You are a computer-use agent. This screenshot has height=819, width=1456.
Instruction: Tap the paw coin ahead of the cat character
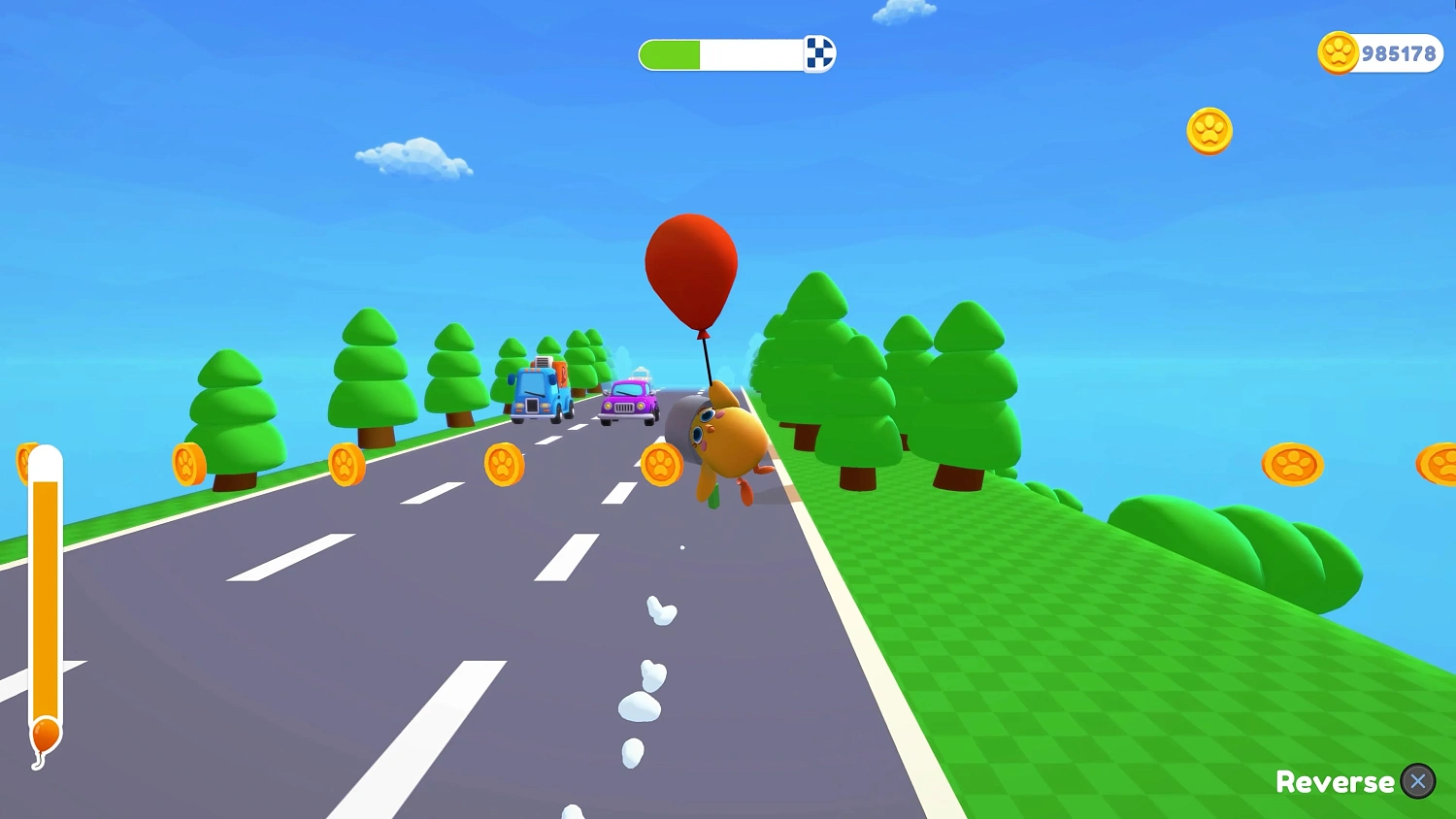(663, 464)
